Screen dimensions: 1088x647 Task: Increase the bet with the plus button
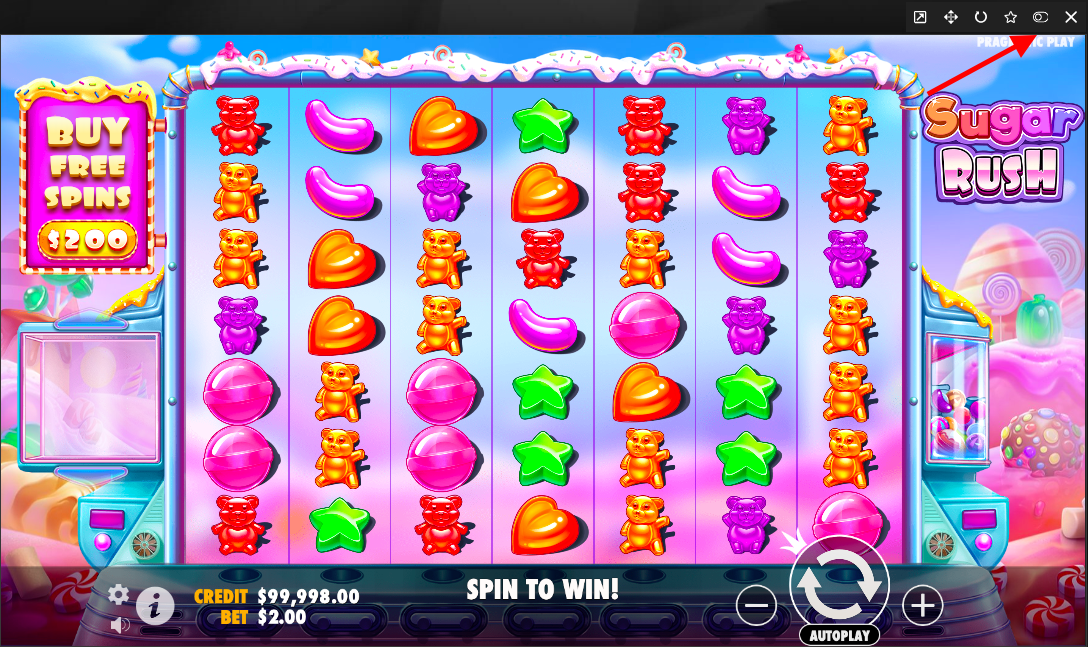coord(922,604)
